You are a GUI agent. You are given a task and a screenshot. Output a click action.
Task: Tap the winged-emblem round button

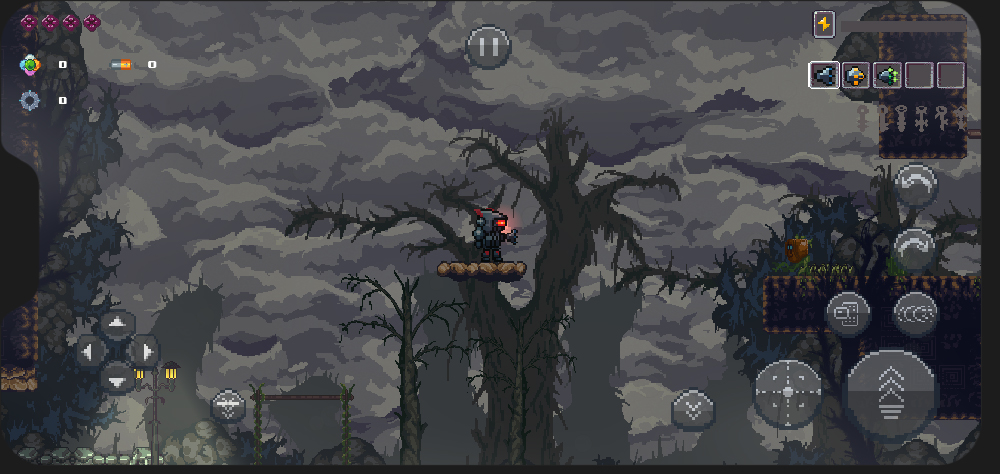coord(228,406)
